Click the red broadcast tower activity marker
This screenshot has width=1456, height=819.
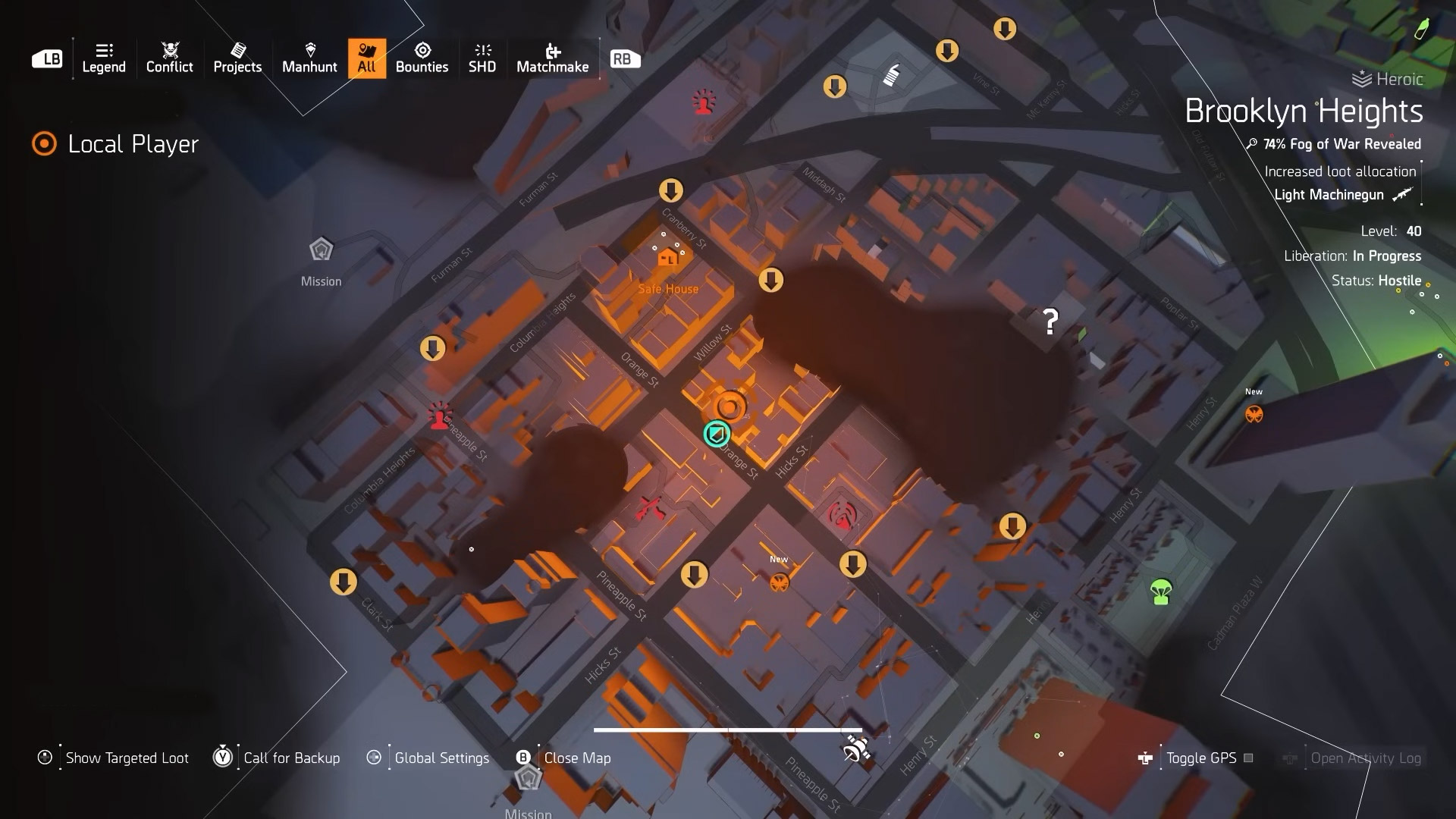[x=842, y=516]
